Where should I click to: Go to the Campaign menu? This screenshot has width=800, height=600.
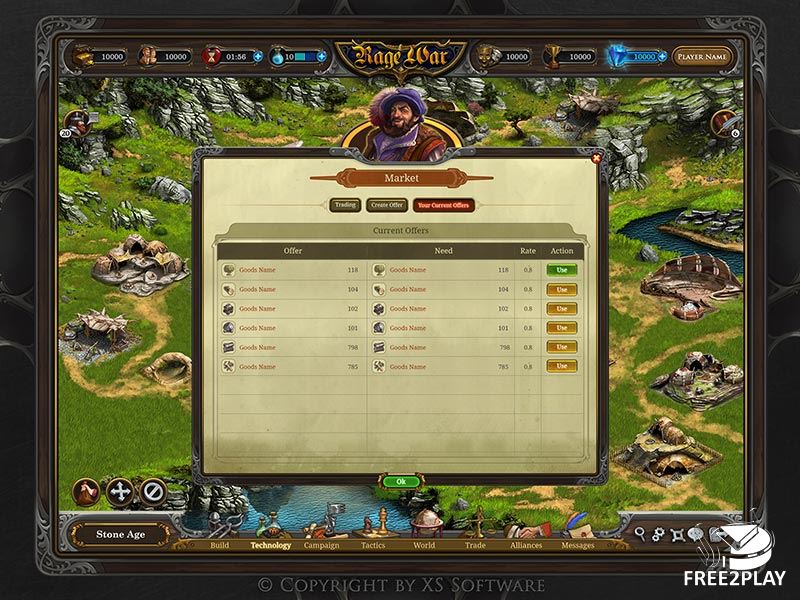point(322,545)
